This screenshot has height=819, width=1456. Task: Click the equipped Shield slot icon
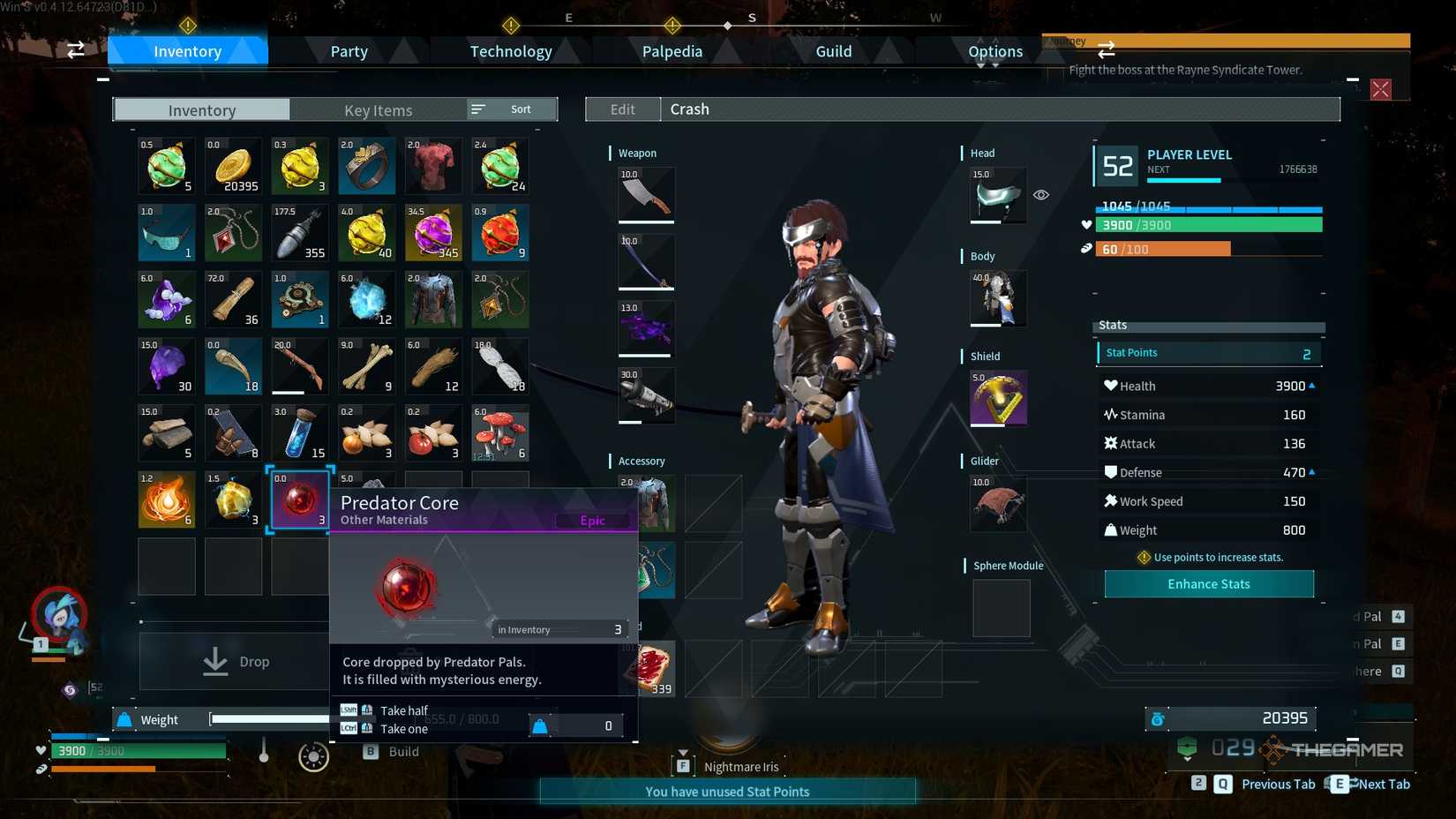[997, 398]
